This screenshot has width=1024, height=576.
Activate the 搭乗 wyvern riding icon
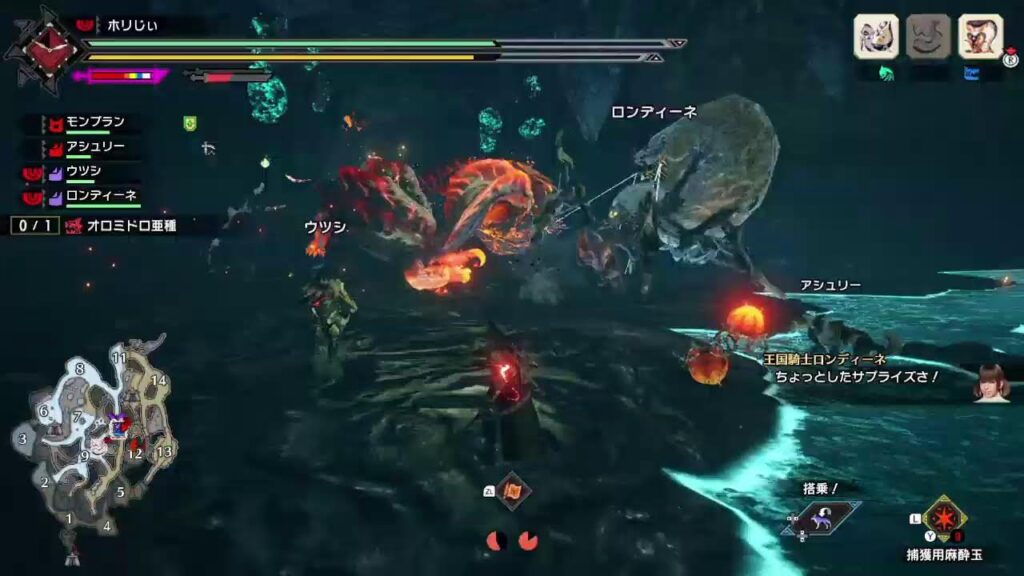[824, 515]
